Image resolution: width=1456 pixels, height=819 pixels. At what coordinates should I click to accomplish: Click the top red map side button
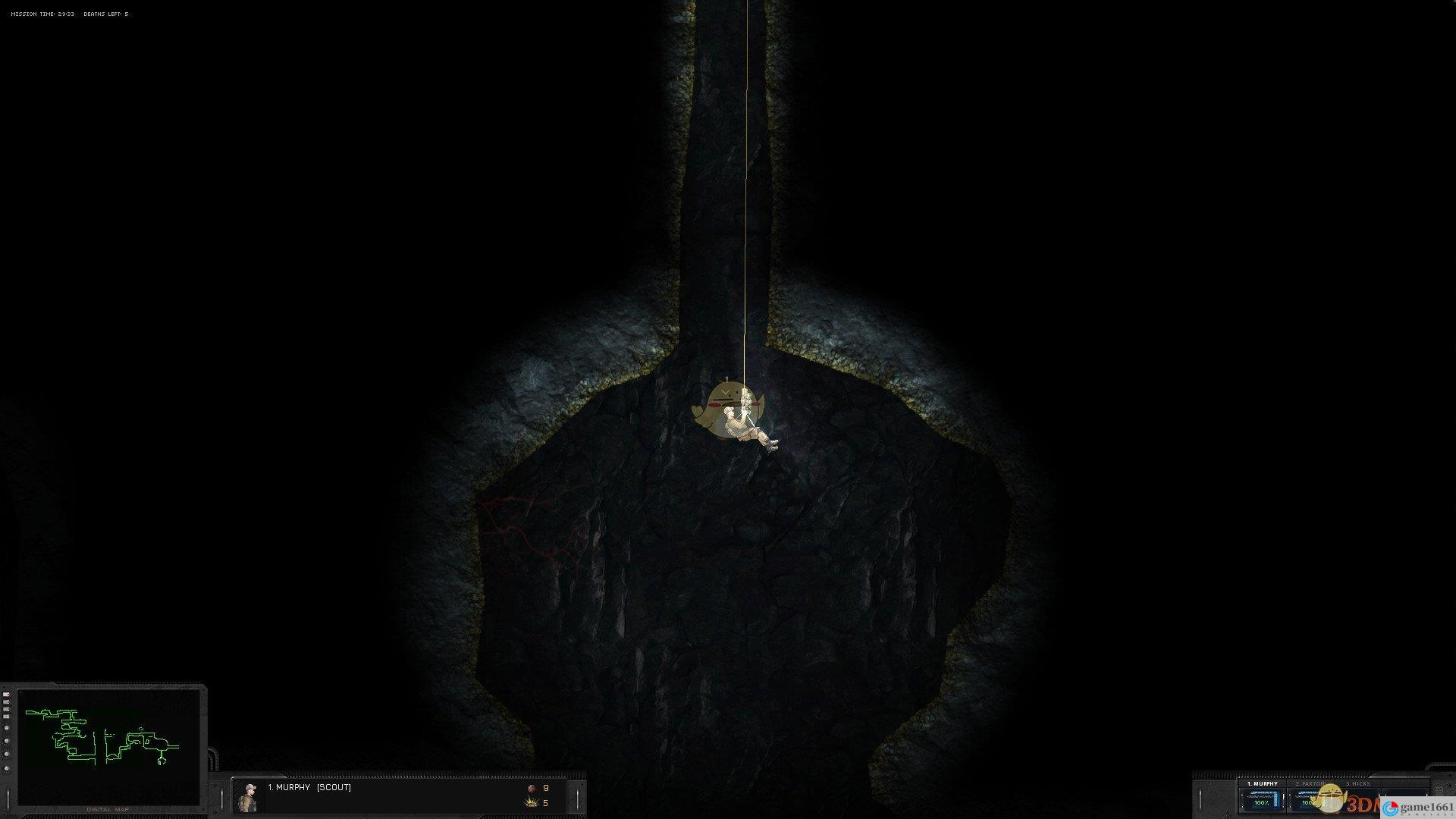pos(7,695)
